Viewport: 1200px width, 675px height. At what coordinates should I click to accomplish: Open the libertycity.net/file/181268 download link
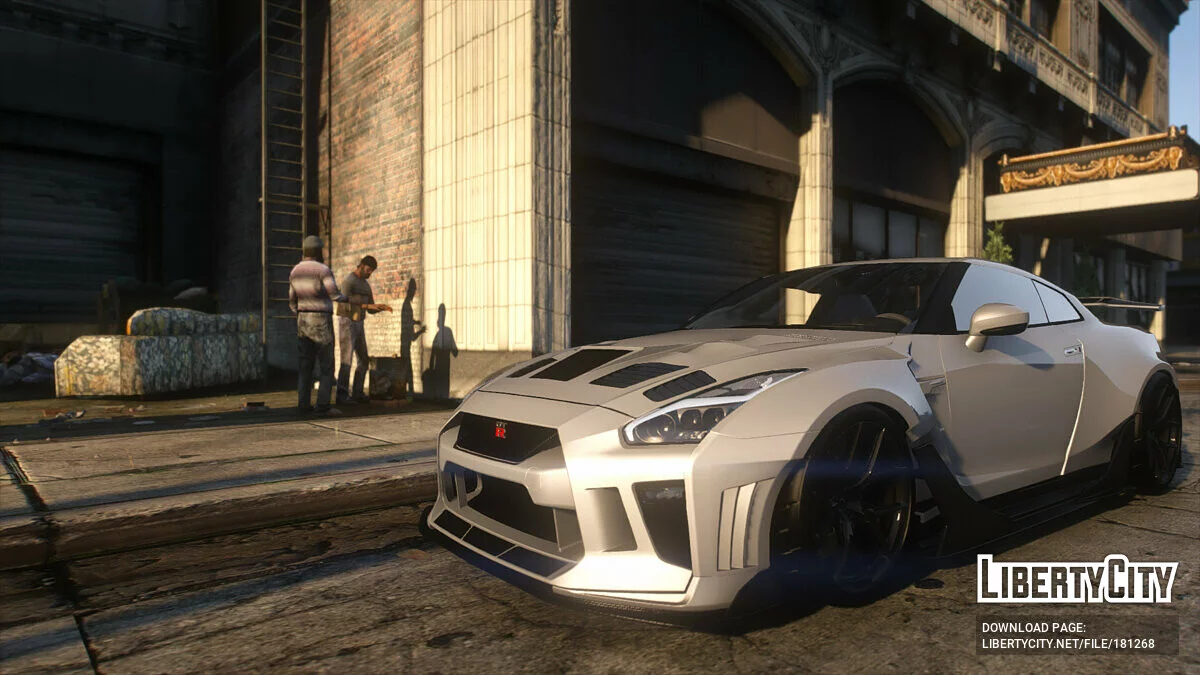(1067, 644)
